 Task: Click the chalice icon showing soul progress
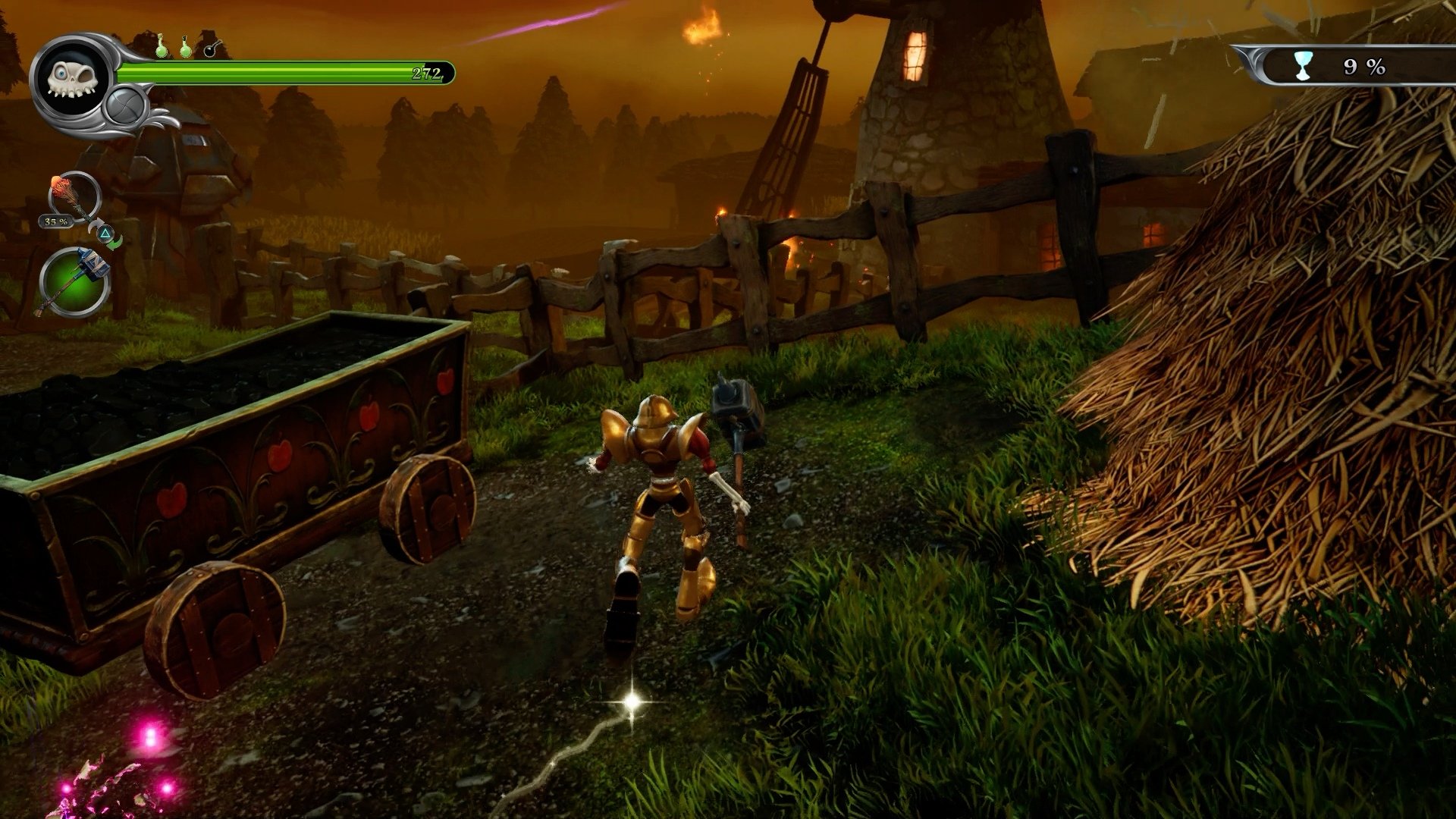pyautogui.click(x=1303, y=64)
